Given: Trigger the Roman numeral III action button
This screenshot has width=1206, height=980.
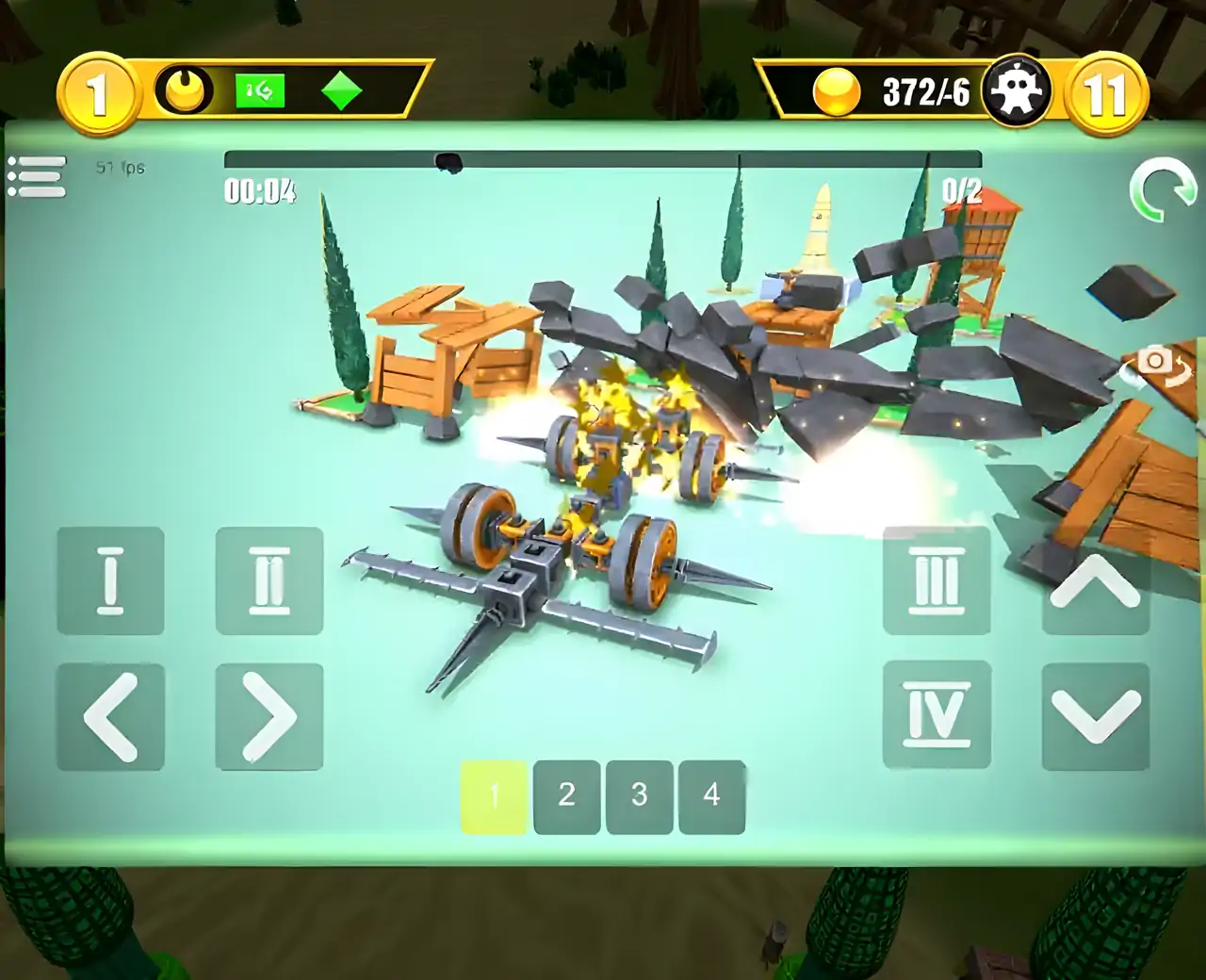Looking at the screenshot, I should (937, 580).
